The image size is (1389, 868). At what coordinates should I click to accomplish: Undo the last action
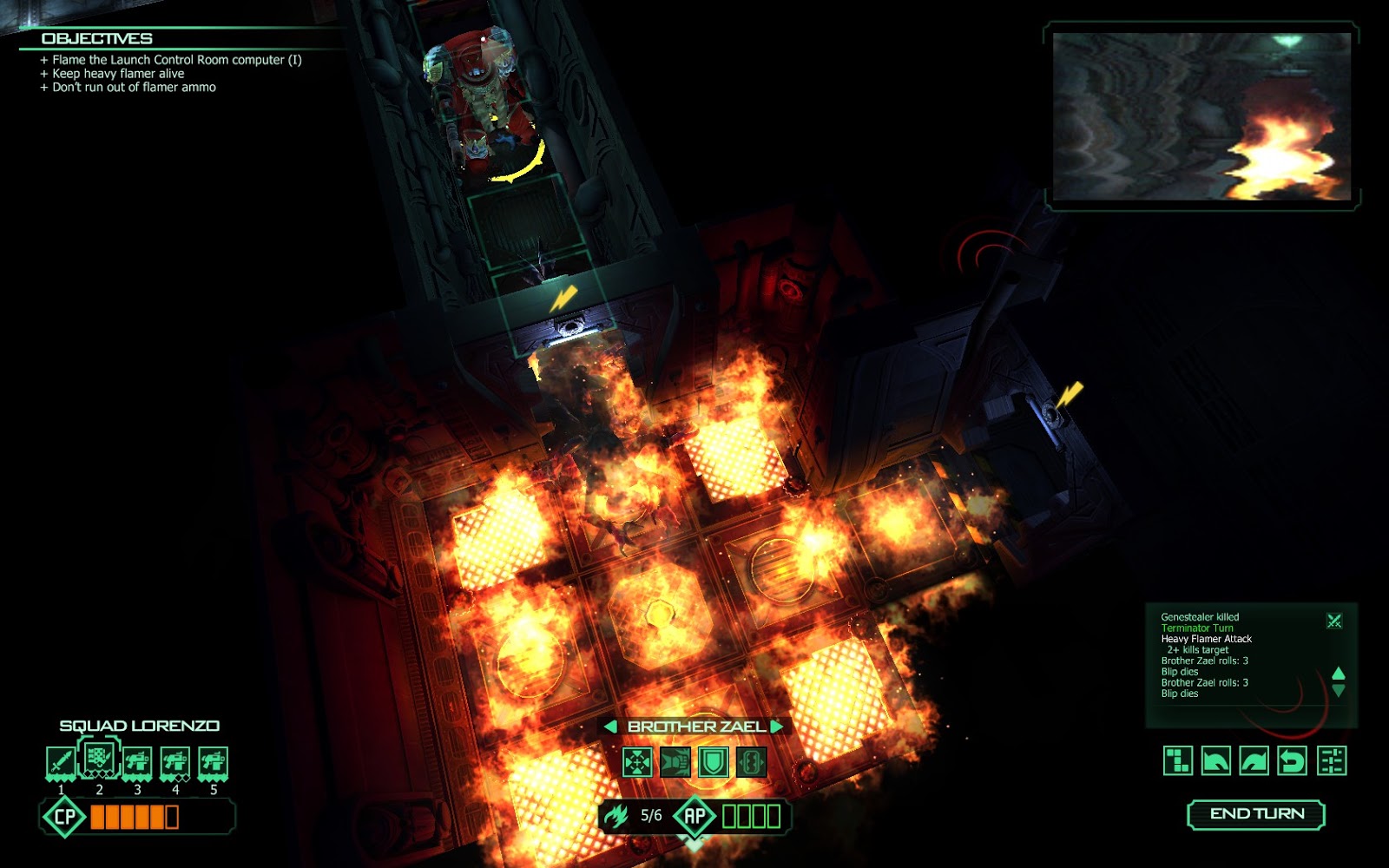click(x=1293, y=761)
